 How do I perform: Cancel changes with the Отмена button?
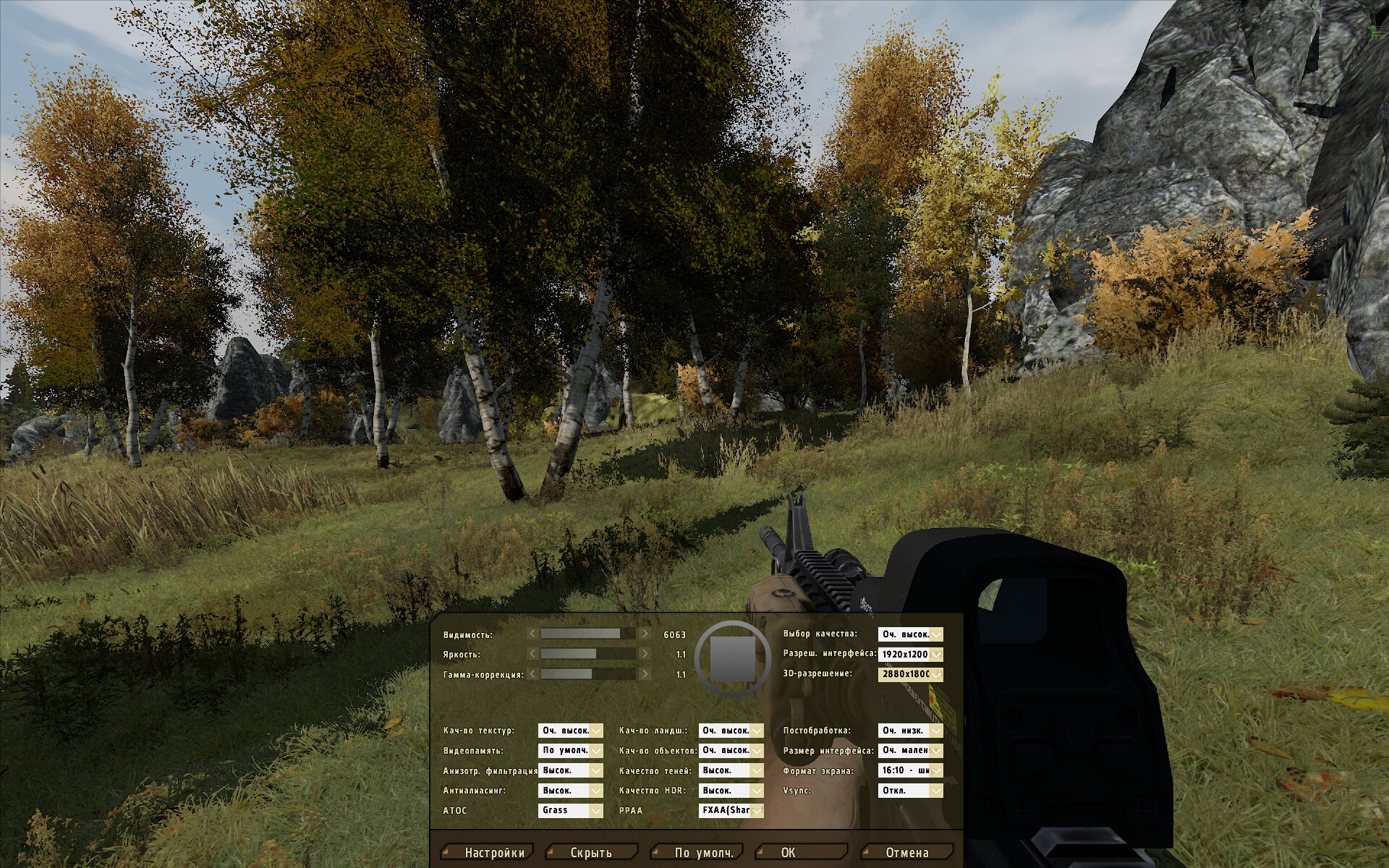[x=907, y=853]
